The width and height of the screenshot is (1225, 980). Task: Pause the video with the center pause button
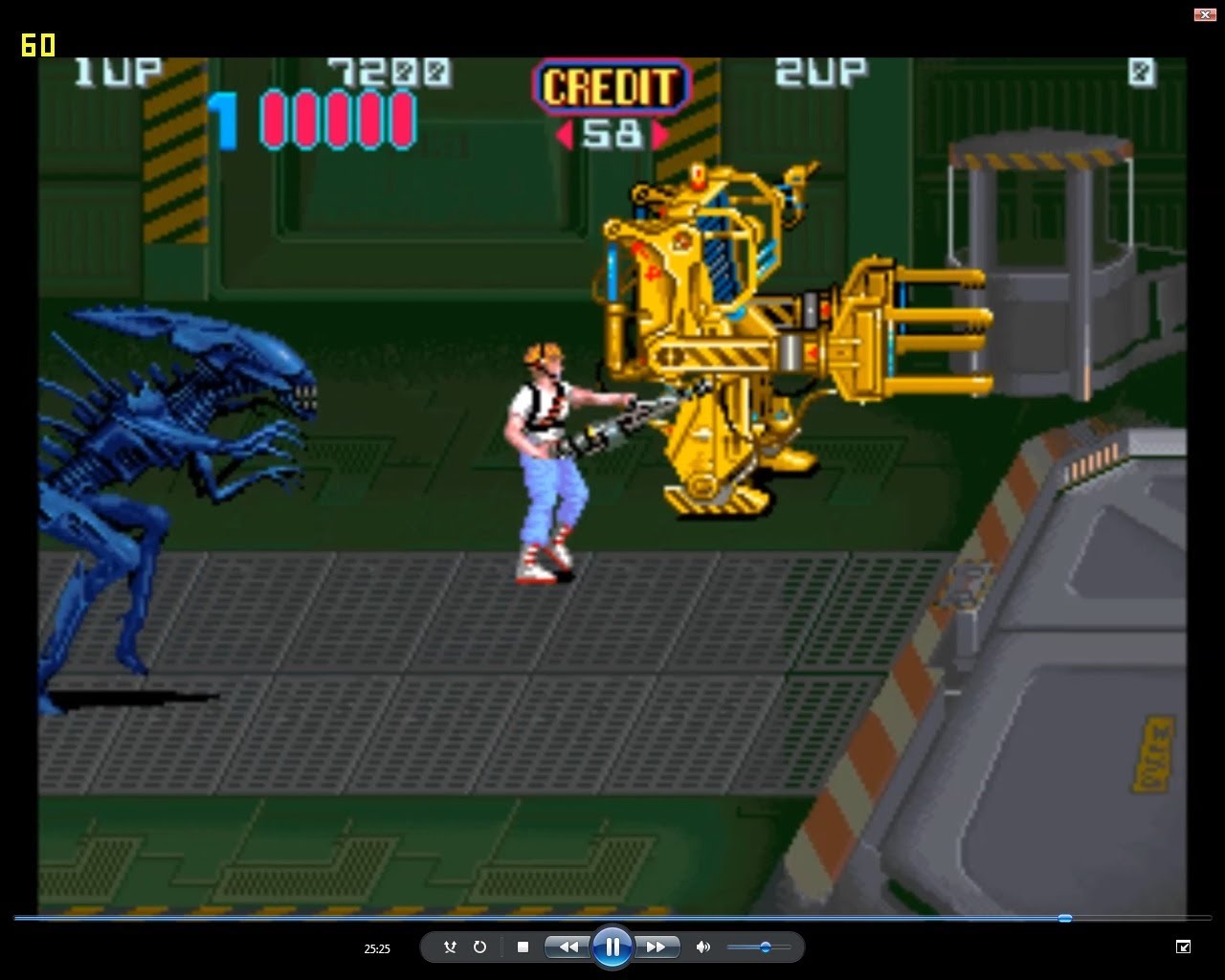pos(612,947)
